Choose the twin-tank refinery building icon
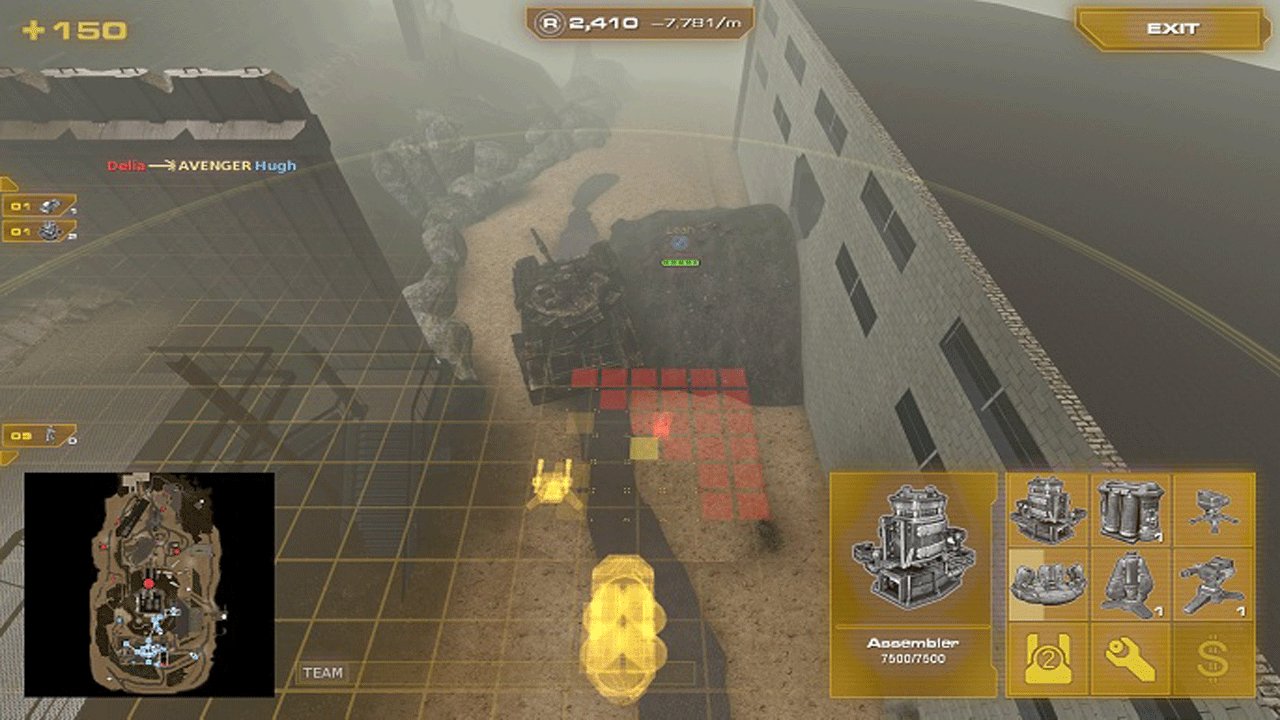Image resolution: width=1280 pixels, height=720 pixels. (1131, 510)
